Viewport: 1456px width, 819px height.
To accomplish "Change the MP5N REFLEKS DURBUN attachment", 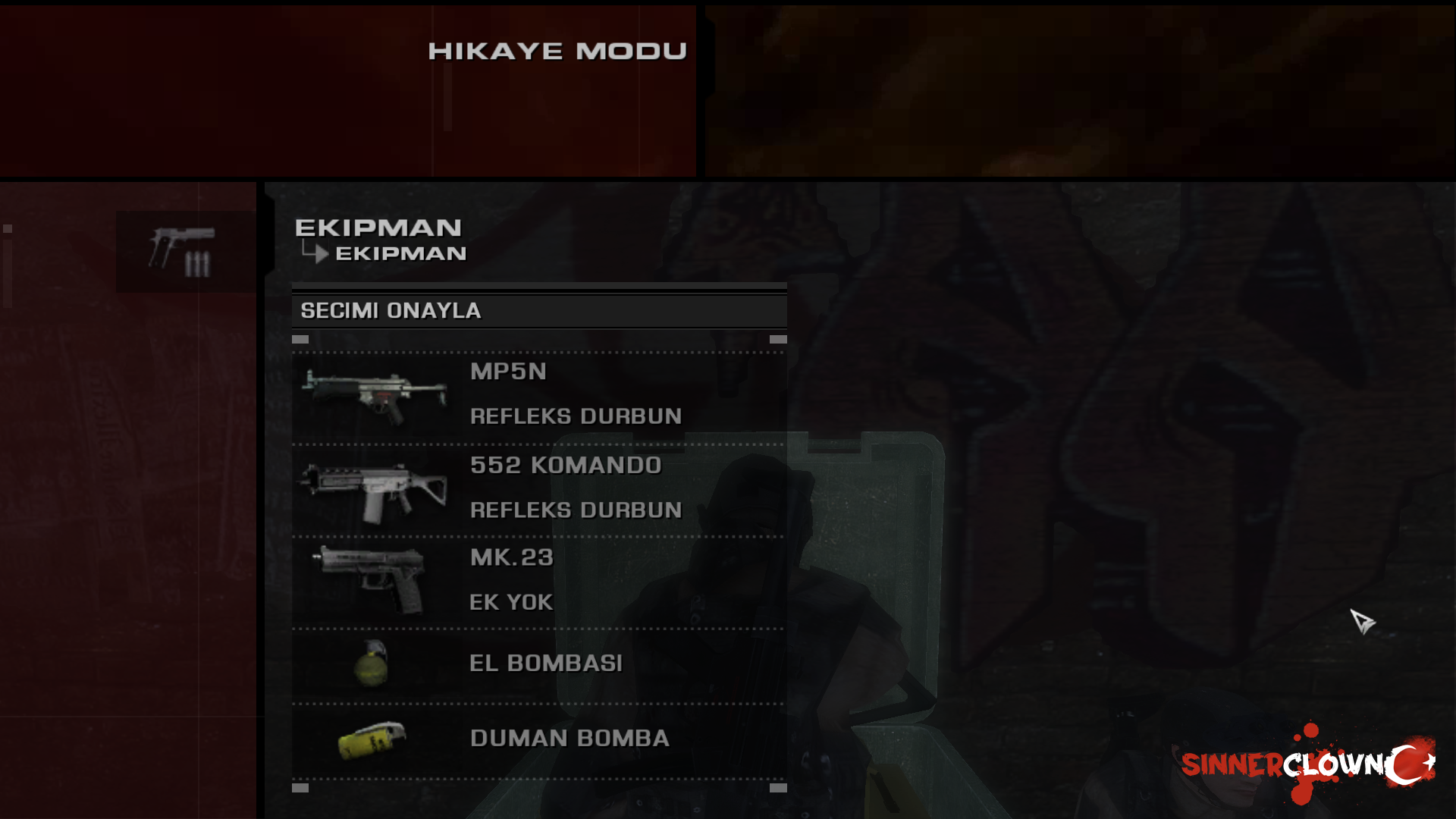I will (576, 416).
